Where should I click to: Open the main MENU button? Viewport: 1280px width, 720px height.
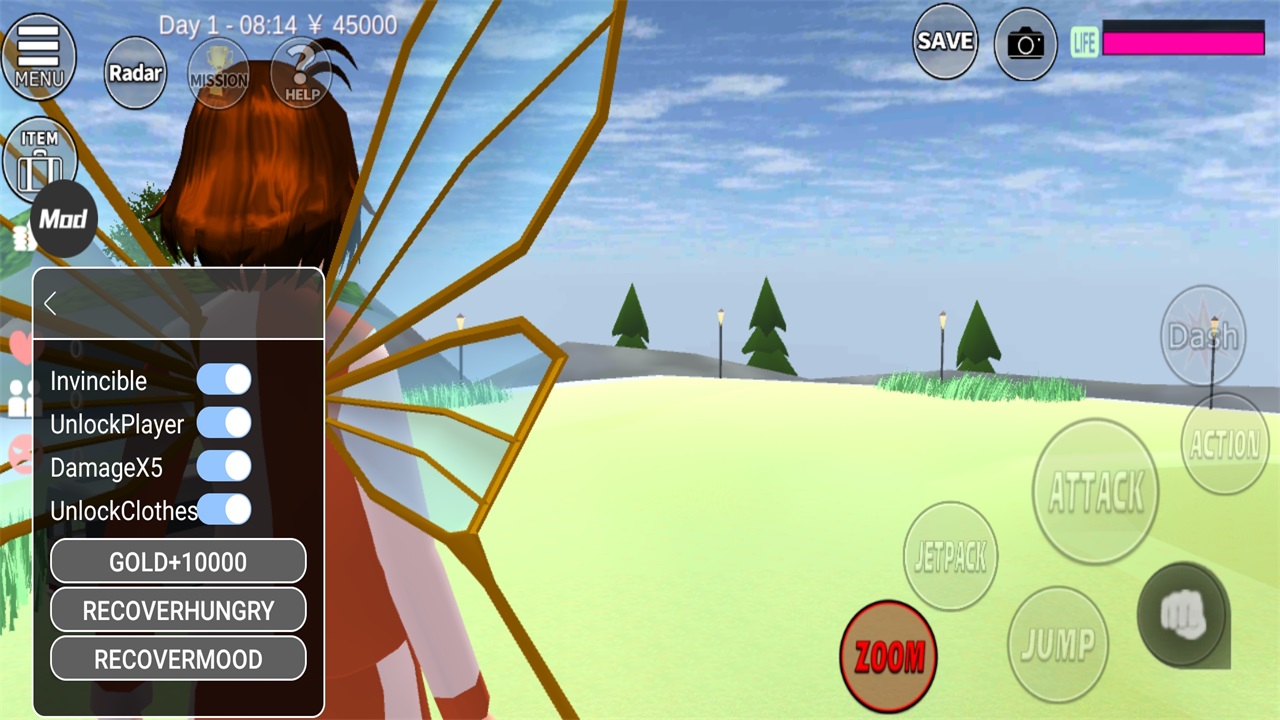coord(38,55)
